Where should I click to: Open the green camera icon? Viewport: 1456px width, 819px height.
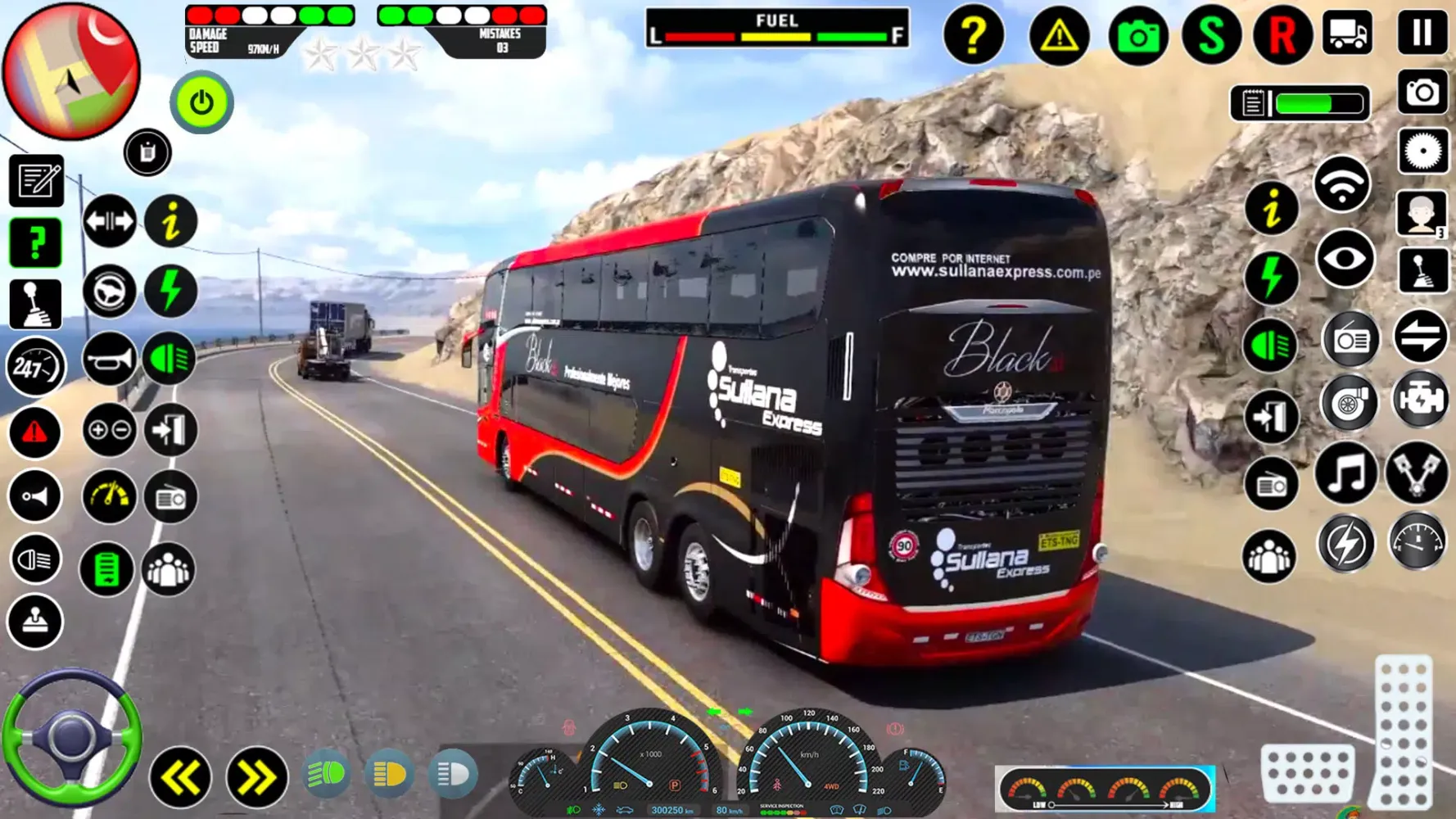[1137, 36]
